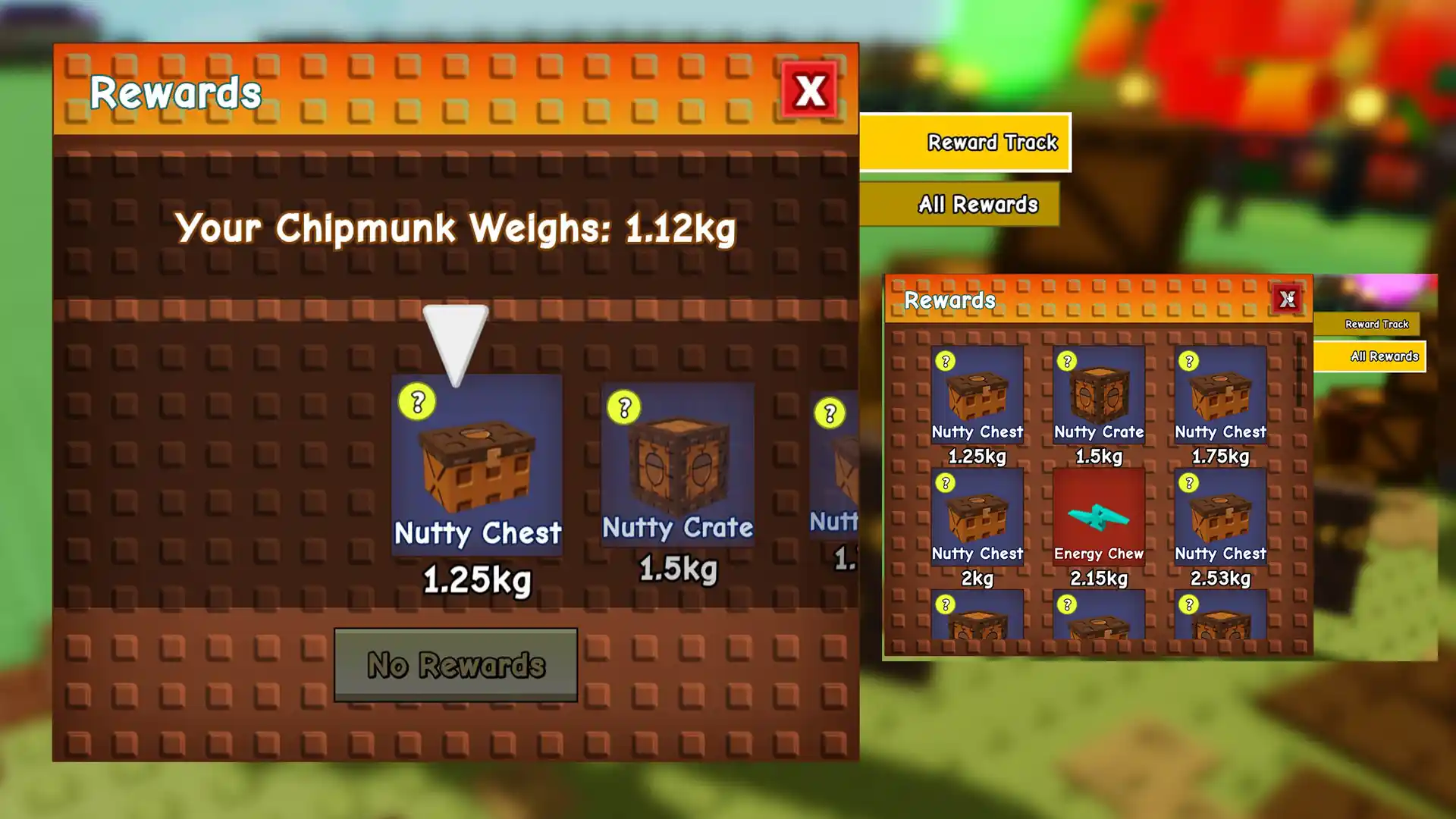Viewport: 1456px width, 819px height.
Task: Click the No Rewards button
Action: pyautogui.click(x=455, y=665)
